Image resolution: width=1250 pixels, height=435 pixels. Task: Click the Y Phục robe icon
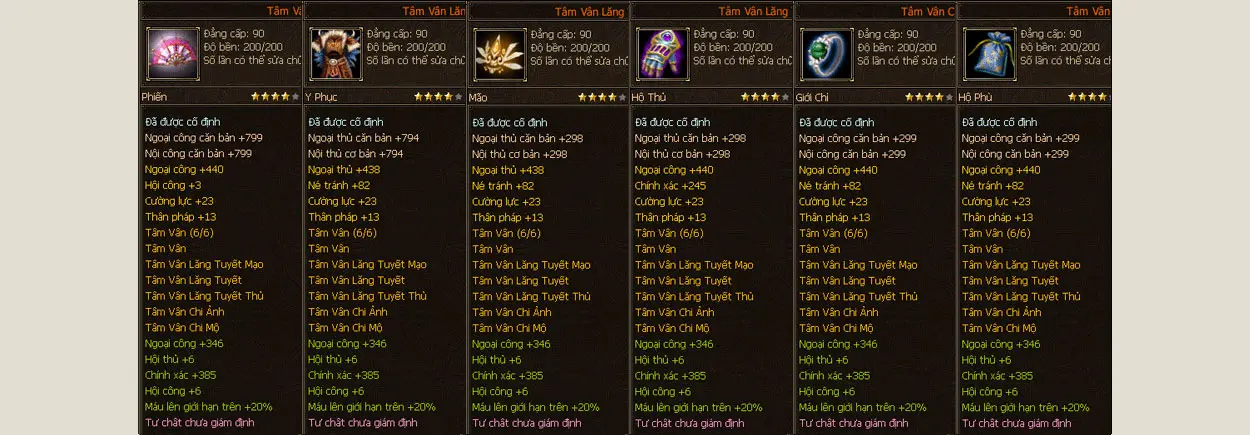pyautogui.click(x=336, y=53)
